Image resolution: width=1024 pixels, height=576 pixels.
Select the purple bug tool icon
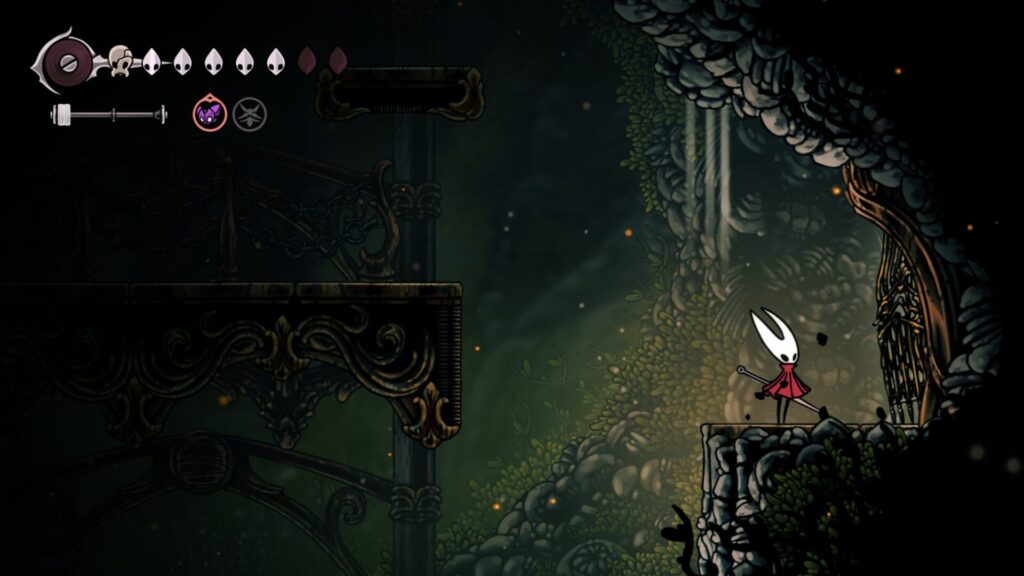point(208,114)
